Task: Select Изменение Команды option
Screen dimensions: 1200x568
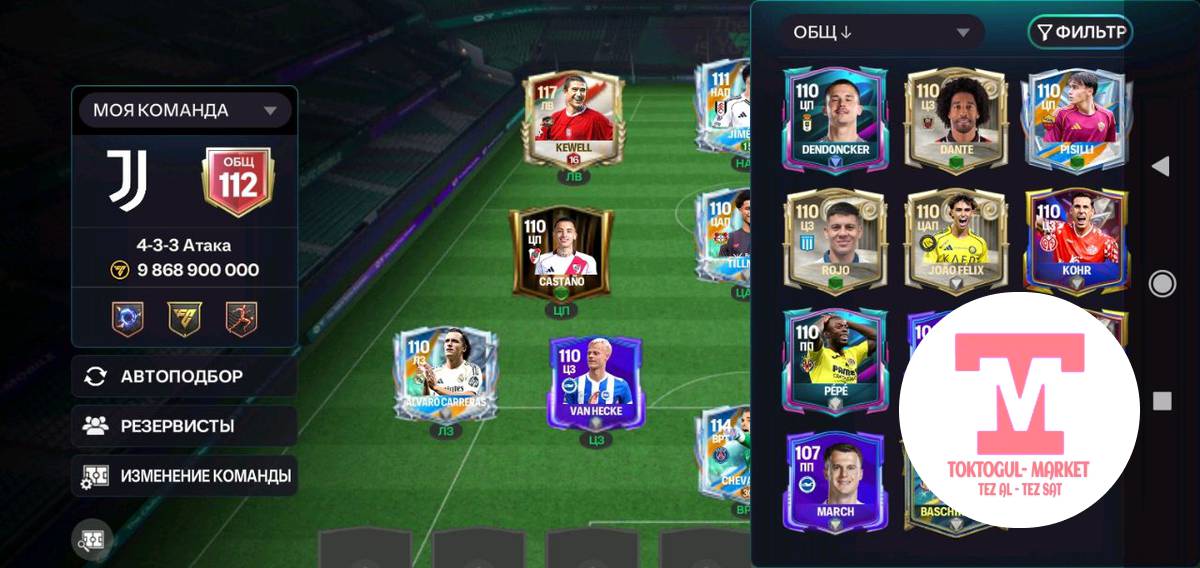Action: (184, 476)
